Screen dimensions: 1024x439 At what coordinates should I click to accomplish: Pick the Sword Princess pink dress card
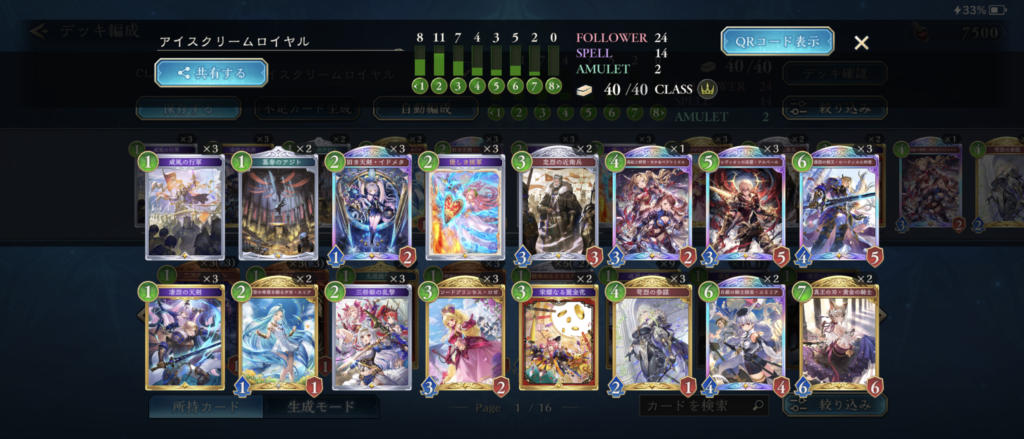pyautogui.click(x=464, y=337)
